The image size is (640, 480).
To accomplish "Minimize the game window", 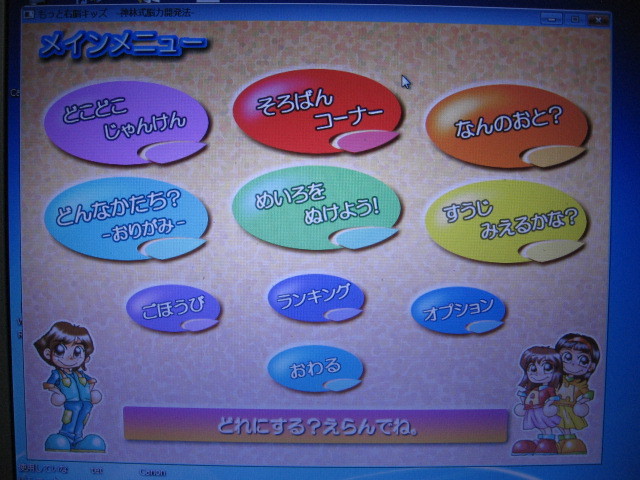I will [551, 18].
